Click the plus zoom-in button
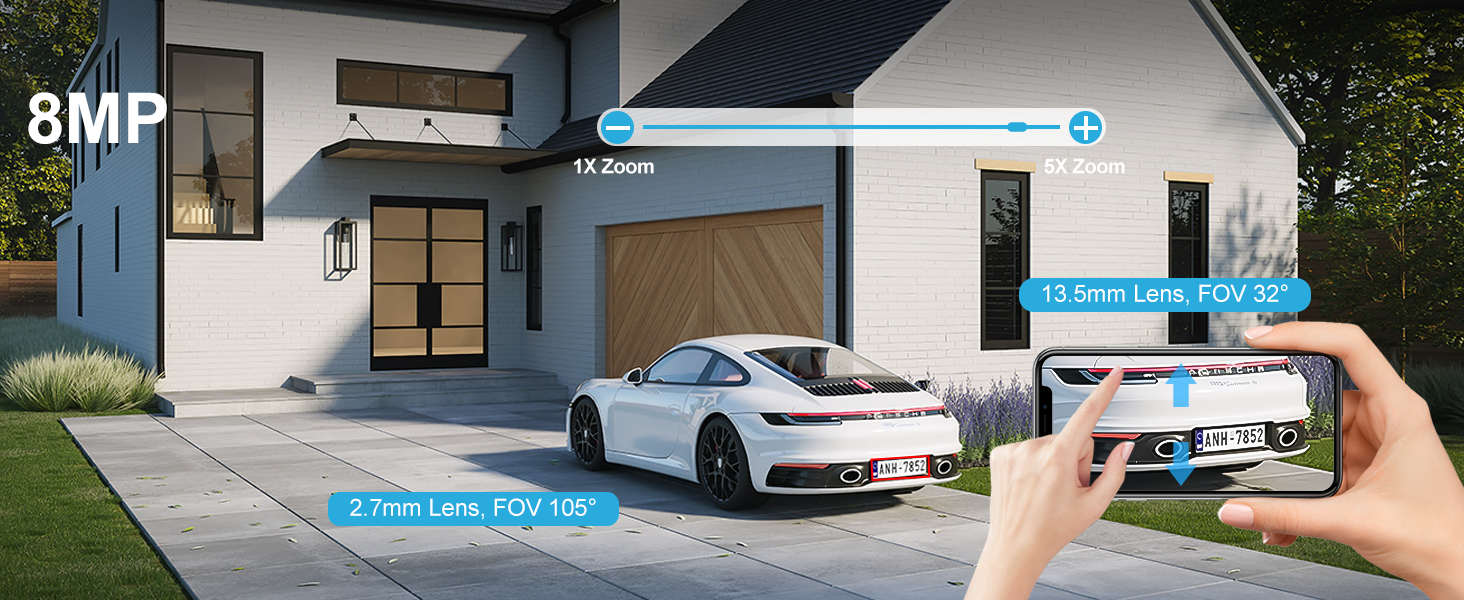 coord(1085,128)
